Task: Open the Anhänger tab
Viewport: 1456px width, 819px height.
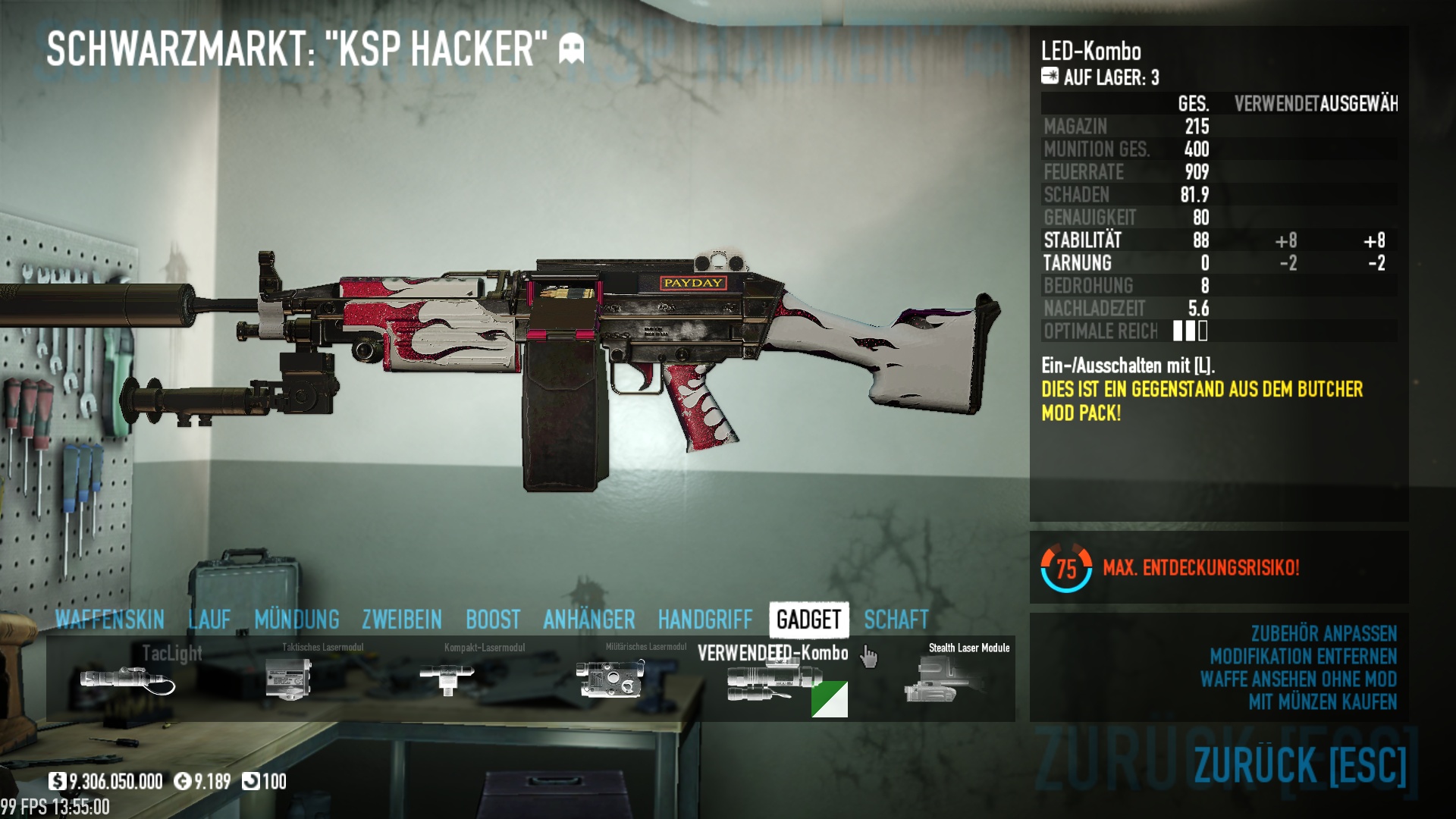Action: (589, 620)
